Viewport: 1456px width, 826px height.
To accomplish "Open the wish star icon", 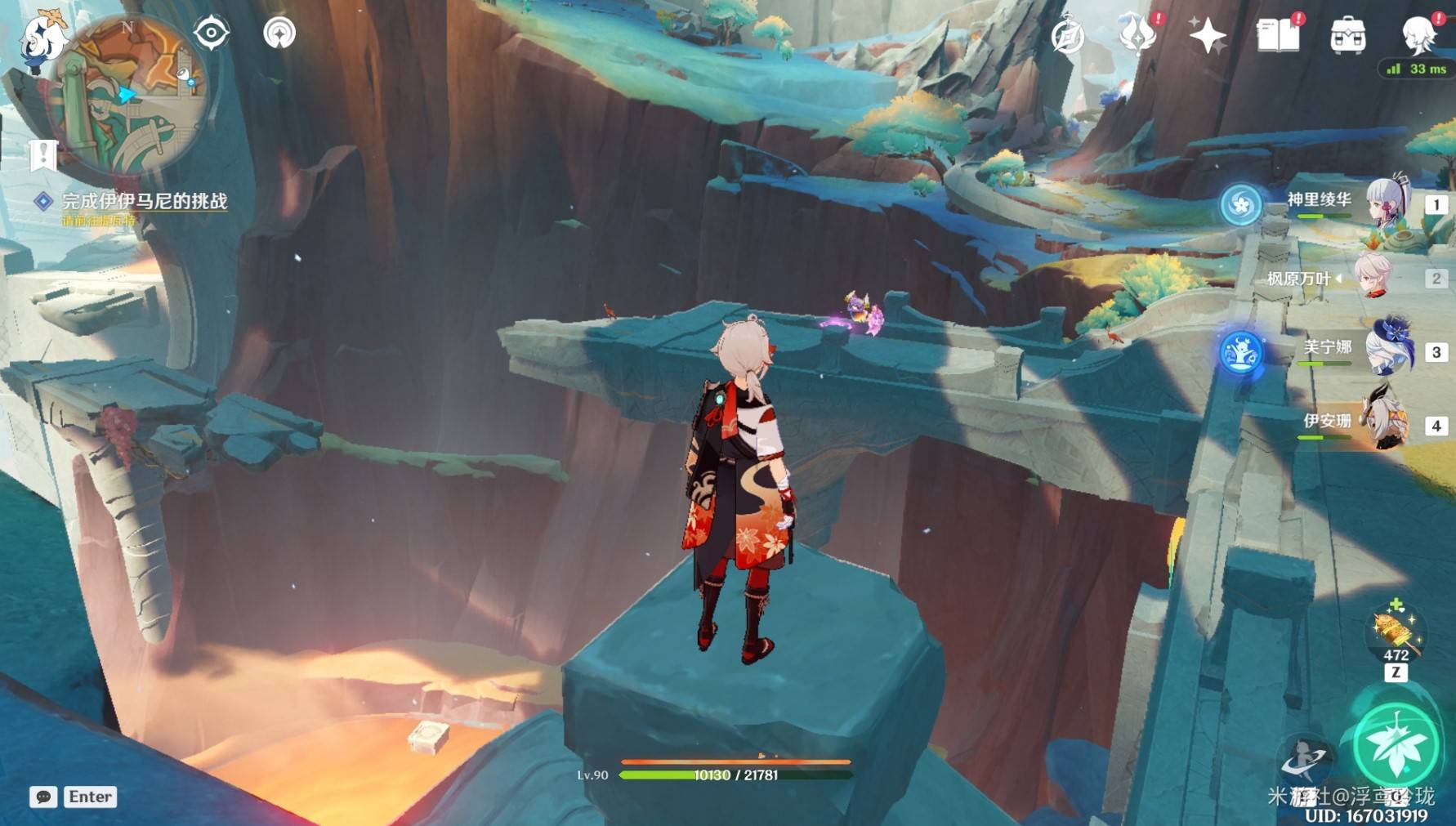I will pyautogui.click(x=1207, y=36).
